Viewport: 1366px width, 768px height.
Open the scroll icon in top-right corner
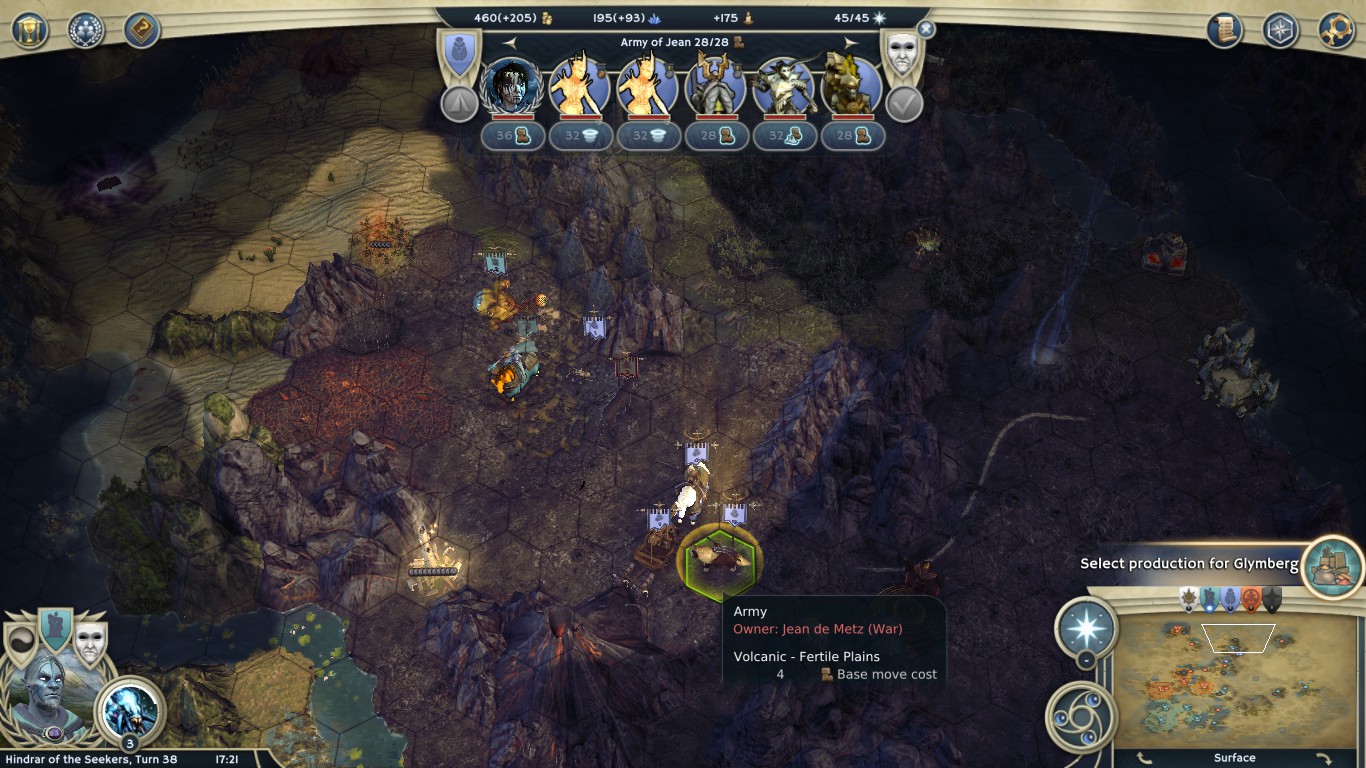coord(1224,30)
